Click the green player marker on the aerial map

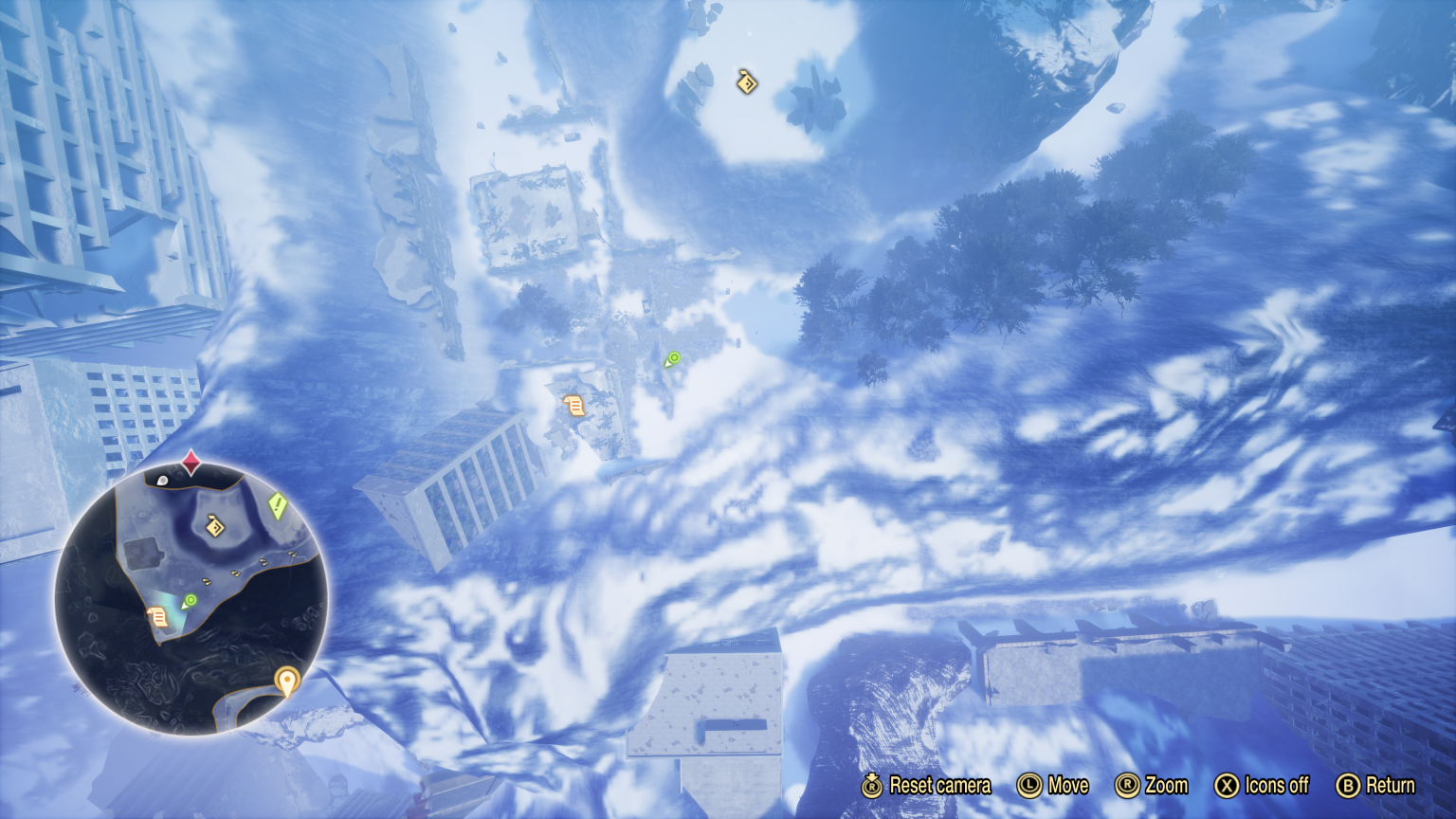point(673,358)
